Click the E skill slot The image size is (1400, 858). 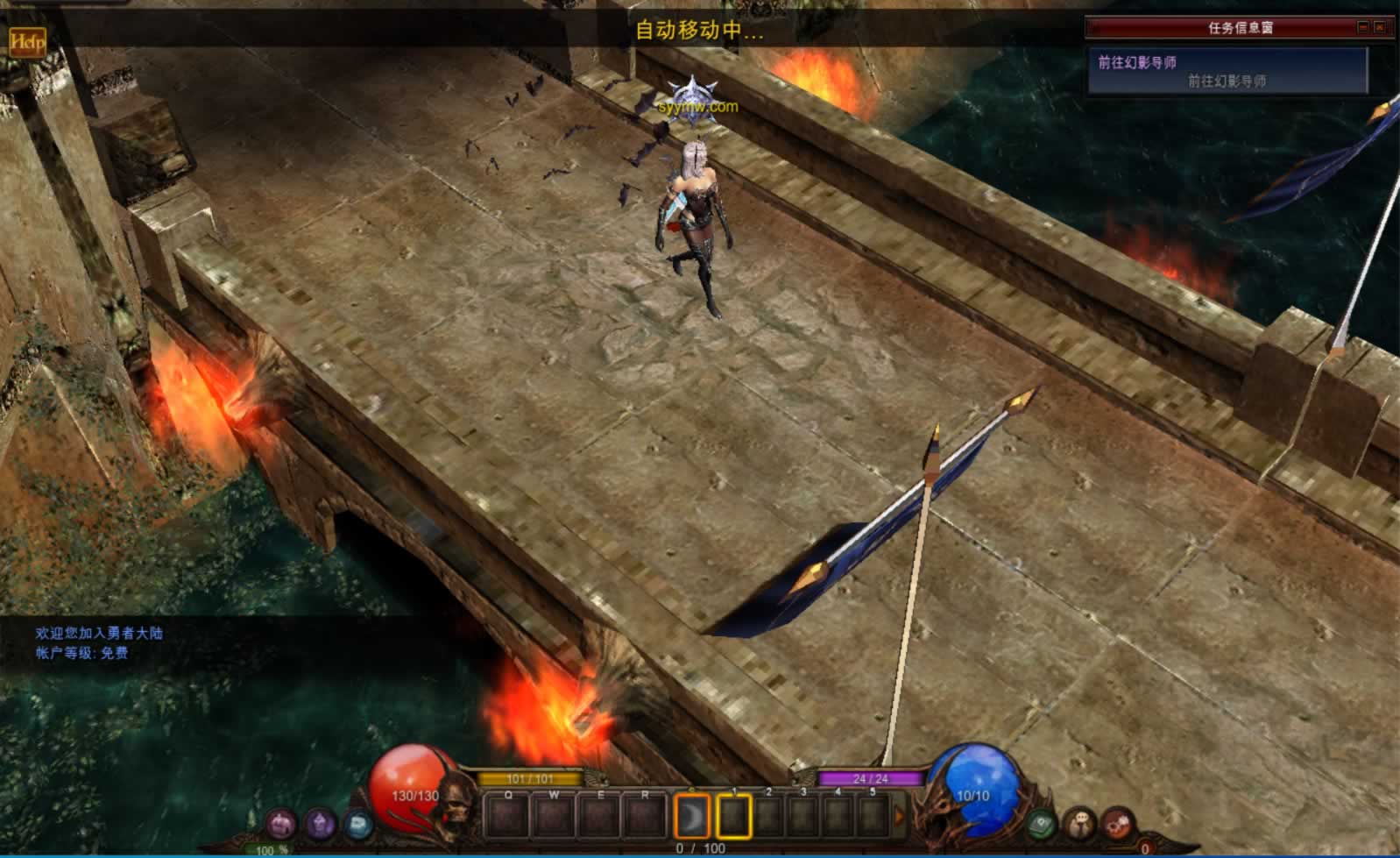600,816
